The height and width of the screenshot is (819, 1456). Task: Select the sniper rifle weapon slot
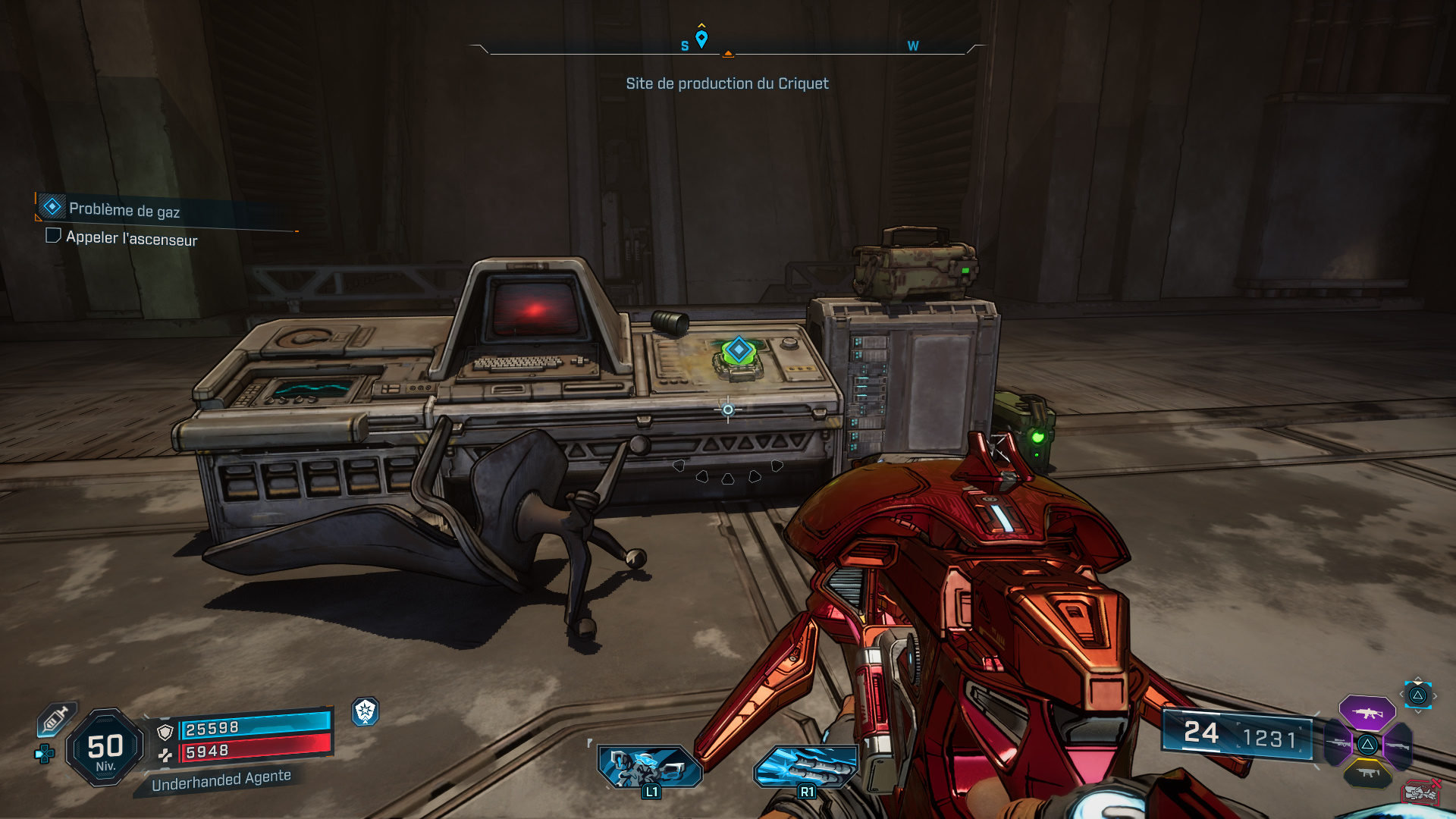(x=1338, y=743)
